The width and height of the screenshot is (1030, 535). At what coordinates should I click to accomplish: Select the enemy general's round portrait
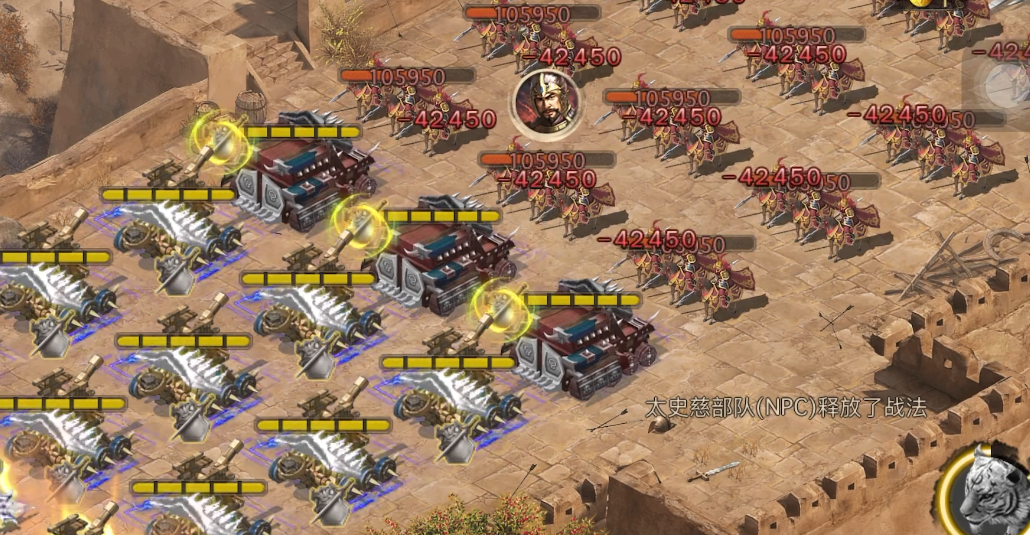(x=545, y=104)
